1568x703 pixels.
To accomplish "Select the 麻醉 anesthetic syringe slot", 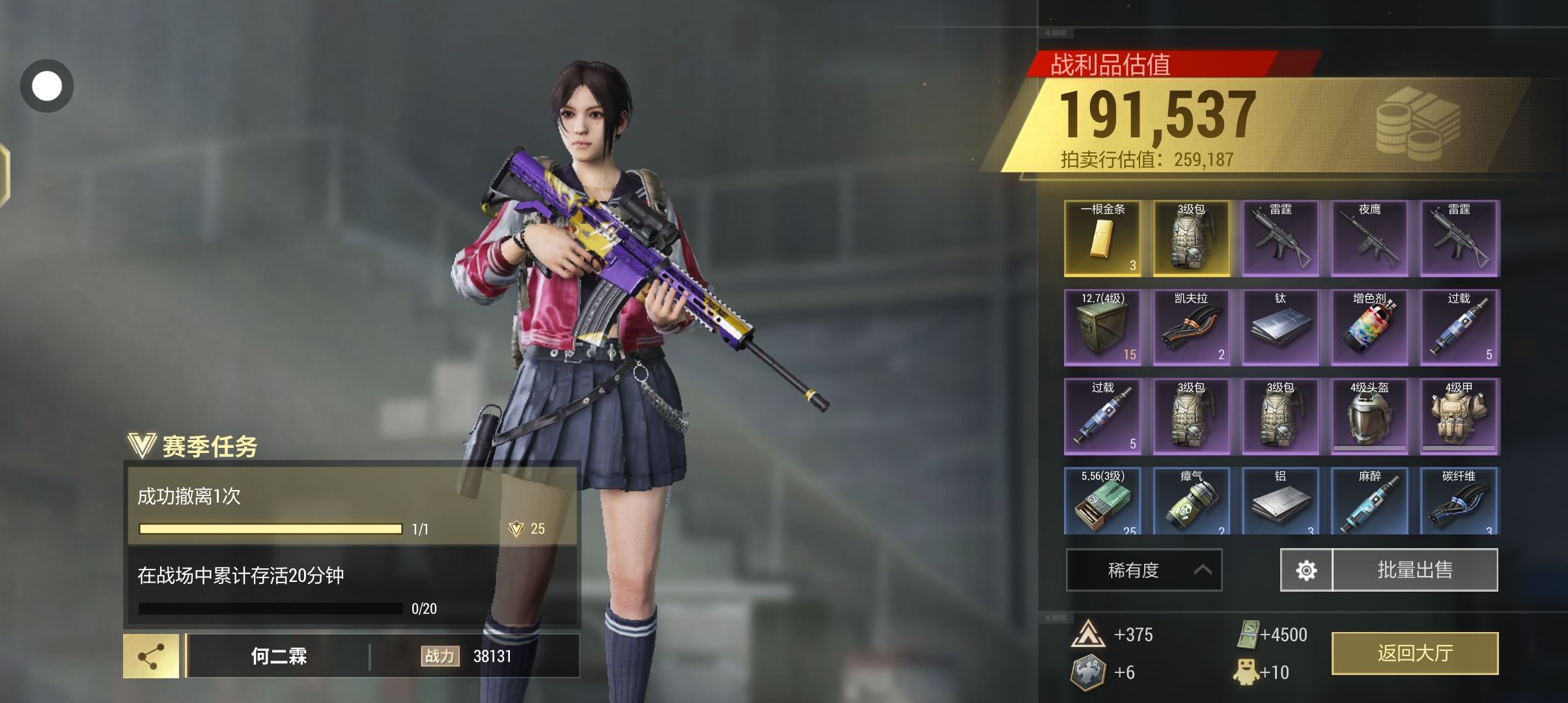I will coord(1369,501).
